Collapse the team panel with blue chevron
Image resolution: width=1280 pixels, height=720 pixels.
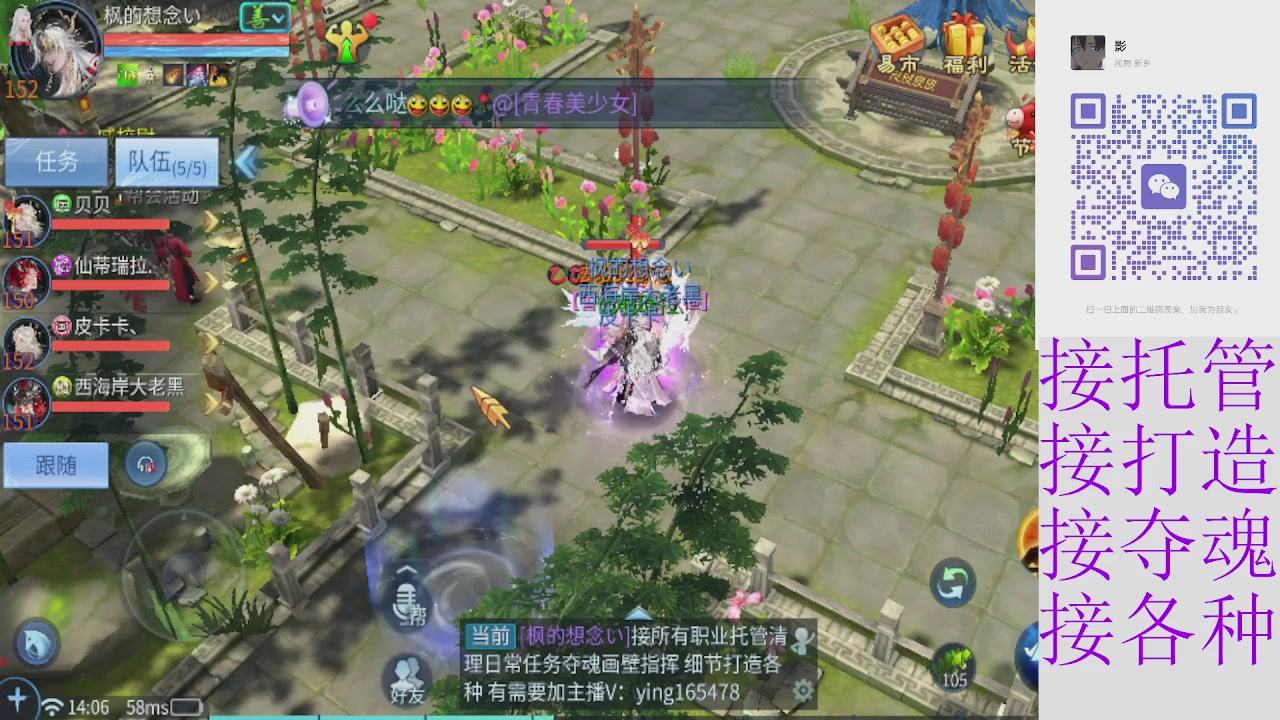click(244, 163)
